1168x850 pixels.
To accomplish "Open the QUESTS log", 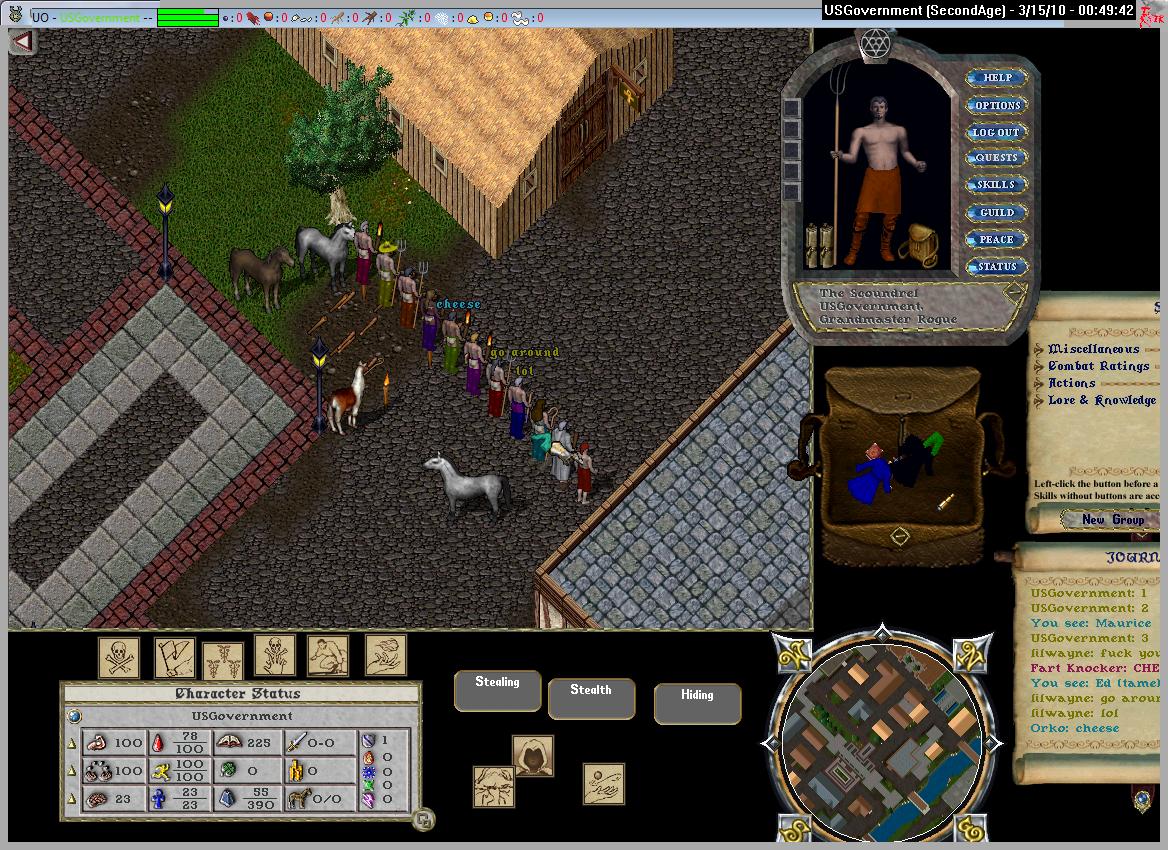I will [x=996, y=158].
